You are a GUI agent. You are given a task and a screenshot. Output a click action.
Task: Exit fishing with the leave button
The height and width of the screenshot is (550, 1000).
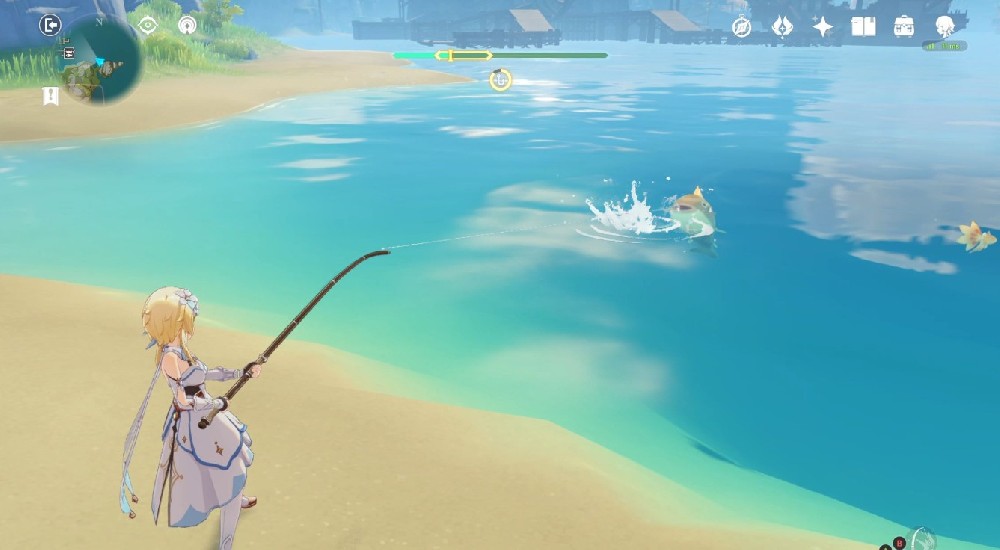[50, 25]
